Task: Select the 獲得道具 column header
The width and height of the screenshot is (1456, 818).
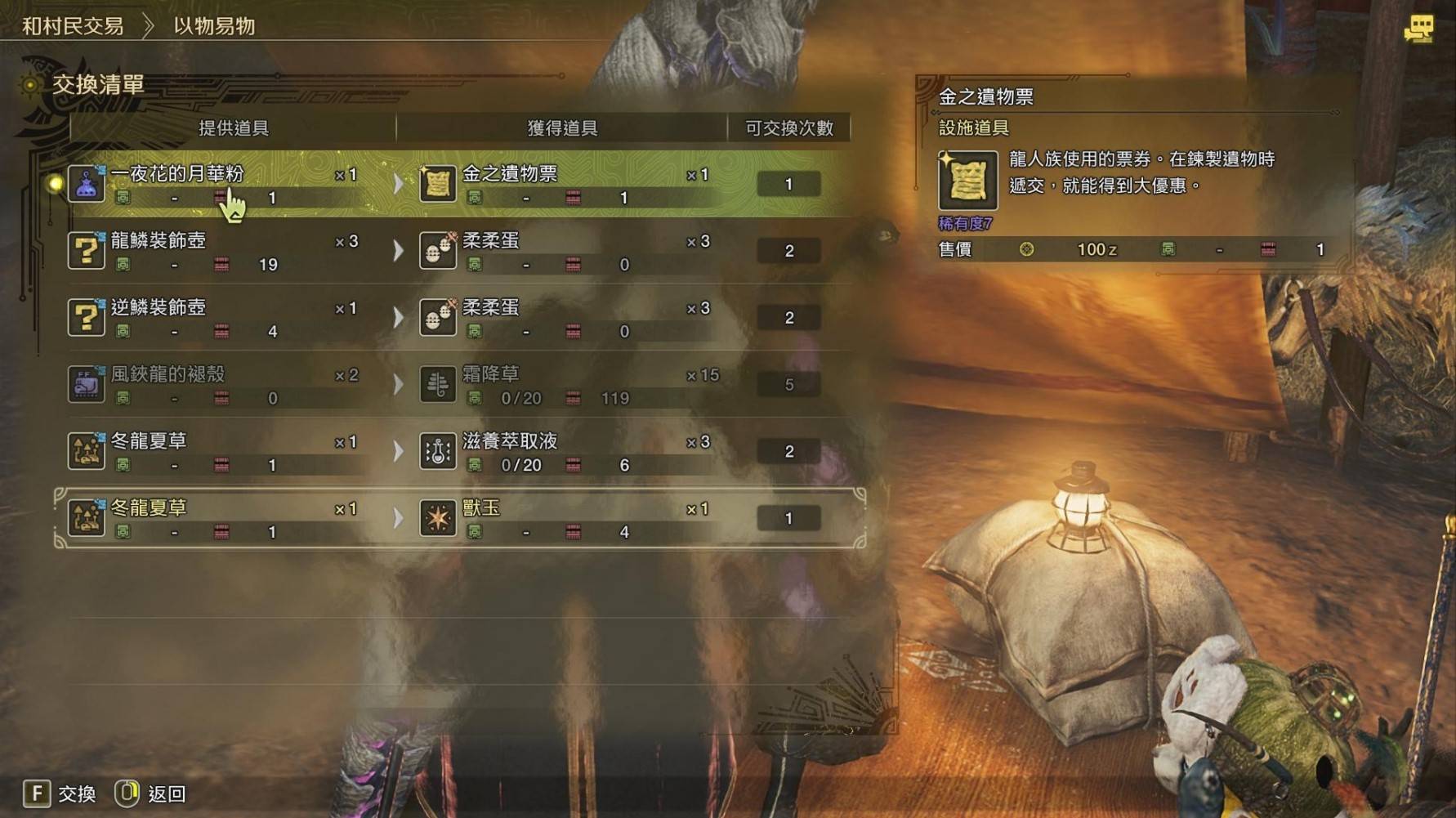Action: (560, 127)
